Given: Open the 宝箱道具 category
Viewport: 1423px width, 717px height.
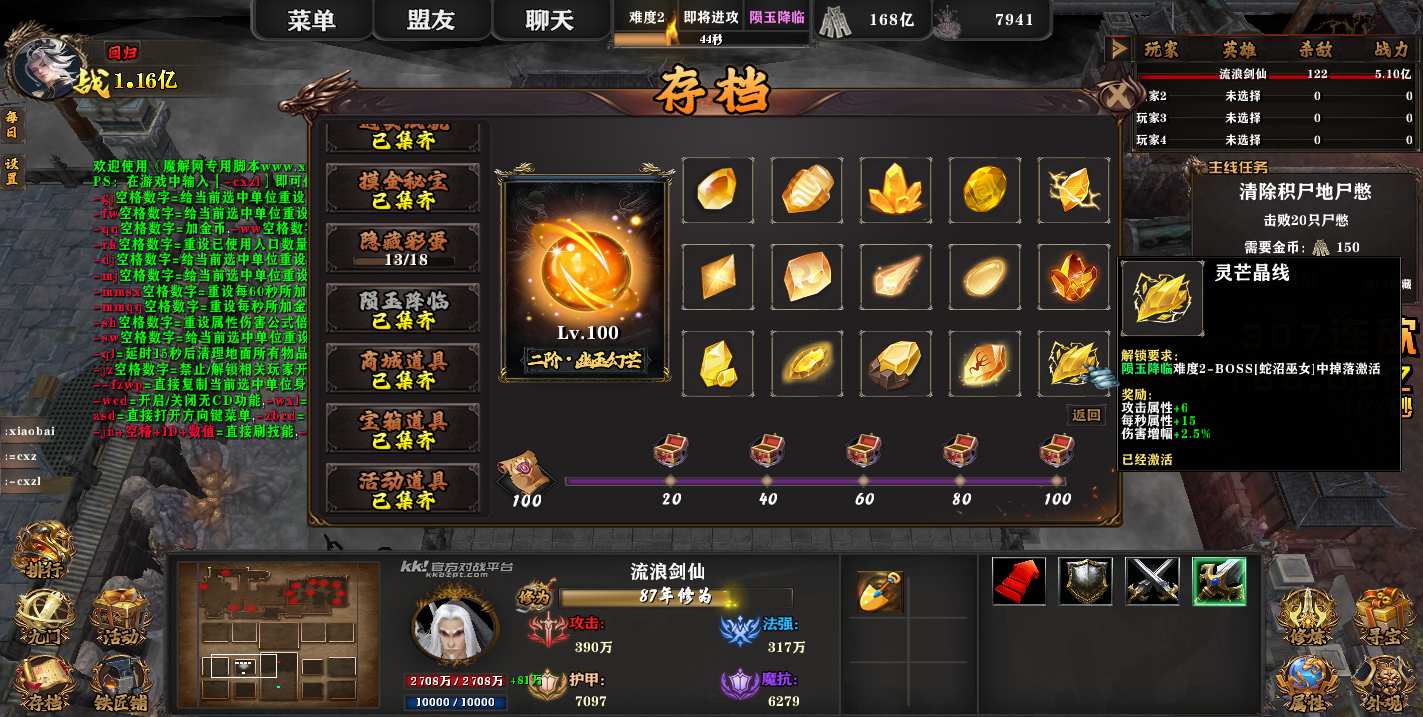Looking at the screenshot, I should point(403,430).
